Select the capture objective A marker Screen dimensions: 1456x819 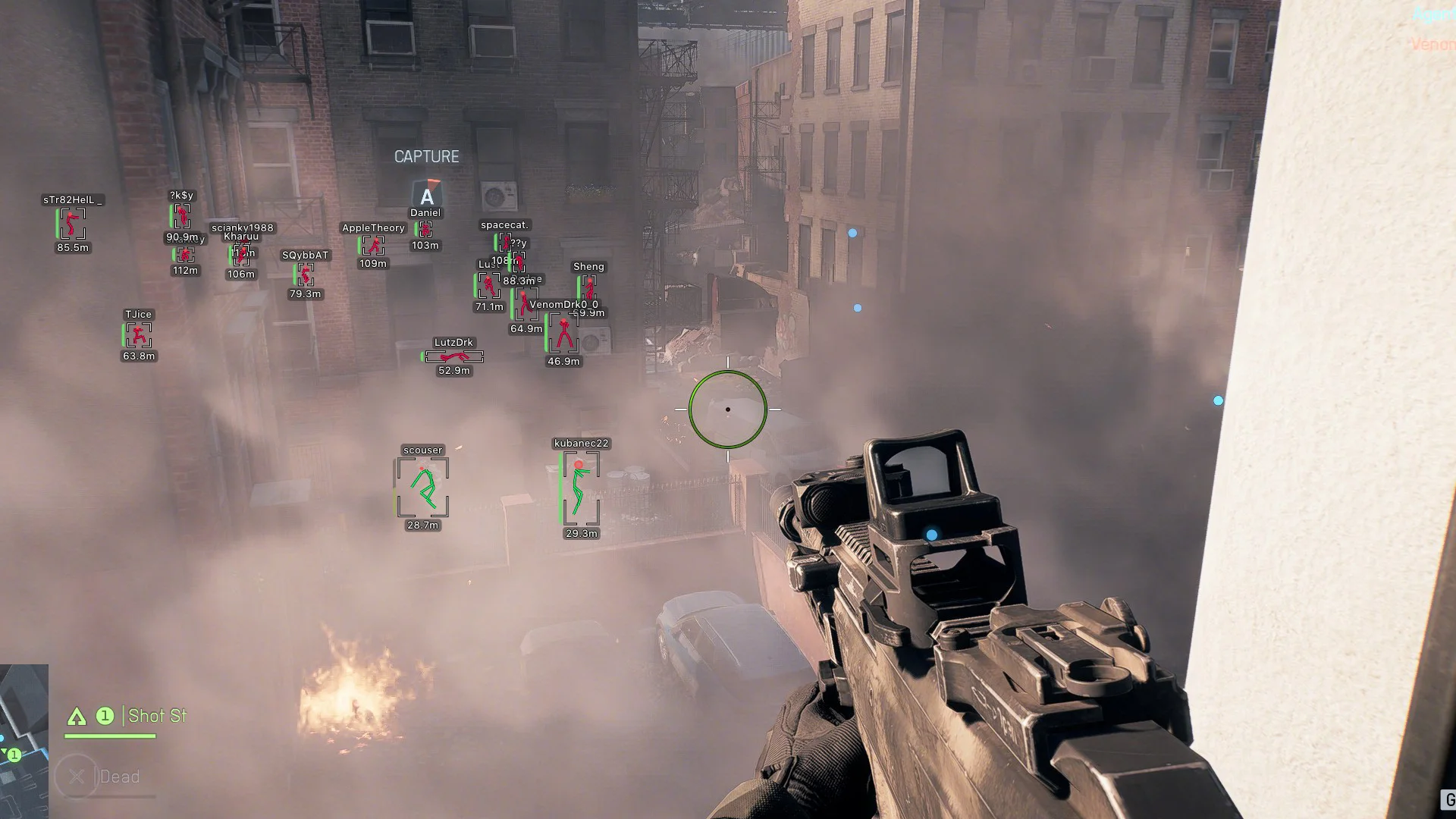[427, 196]
